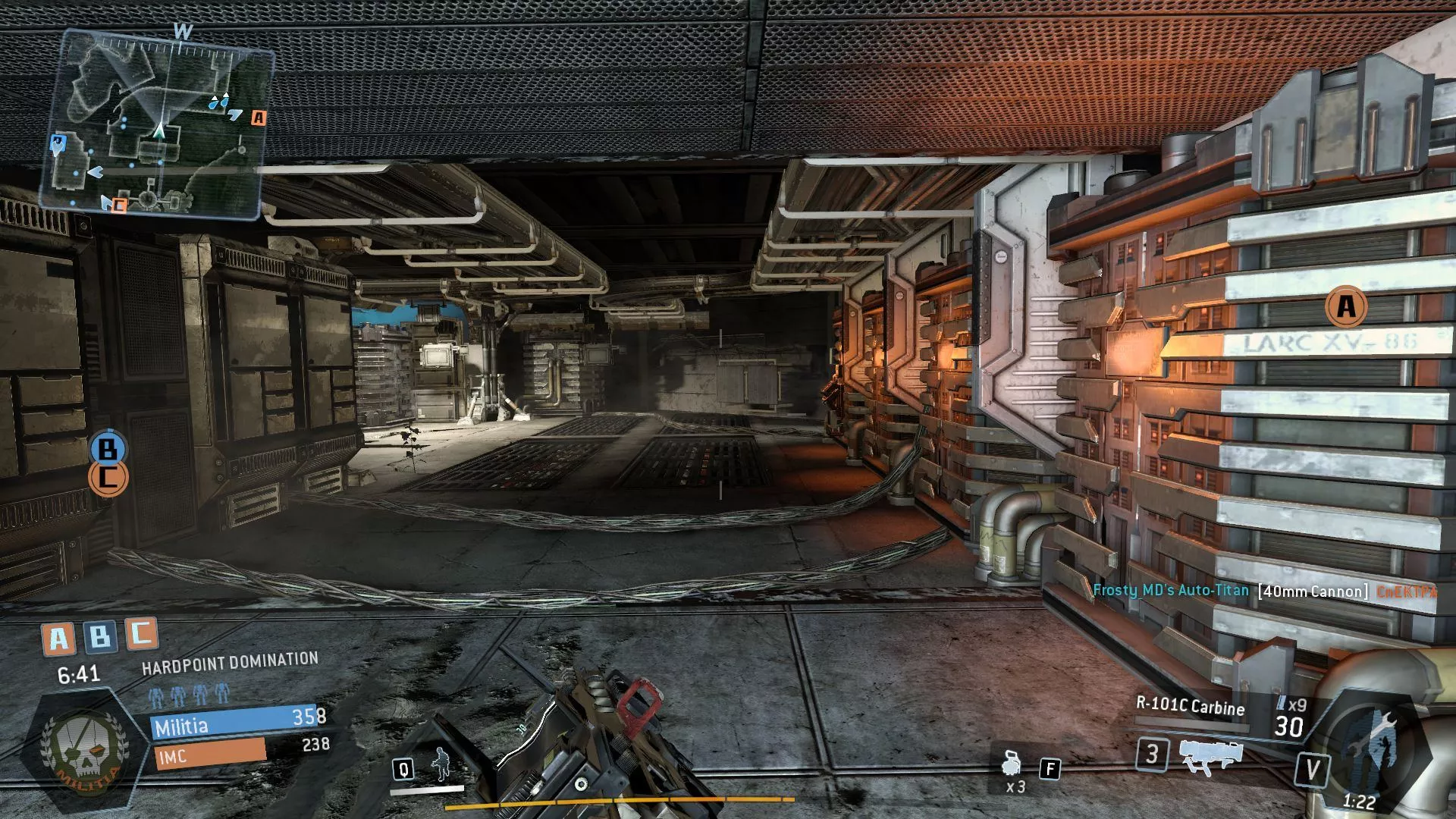The image size is (1456, 819).
Task: Click the hardpoint C marker on the minimap
Action: 118,203
